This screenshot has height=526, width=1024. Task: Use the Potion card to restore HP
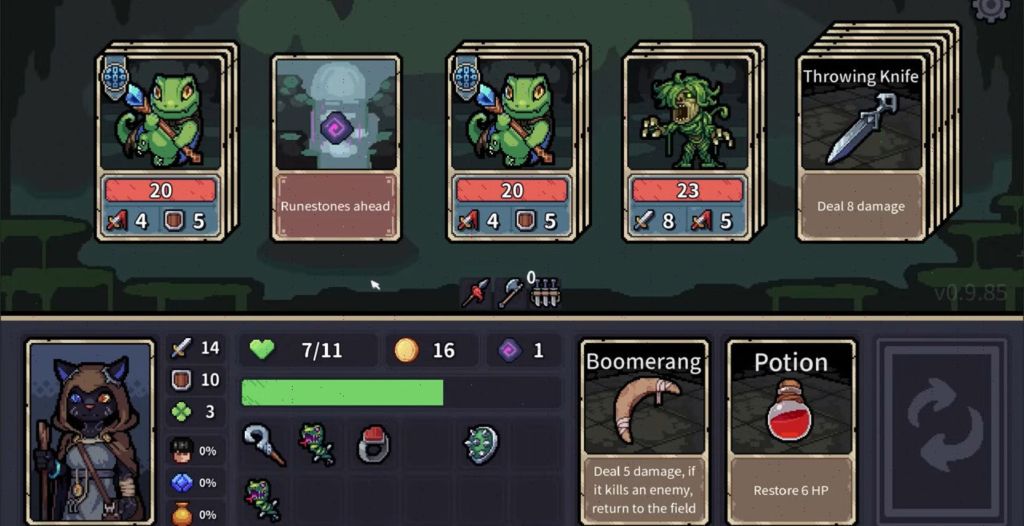790,431
